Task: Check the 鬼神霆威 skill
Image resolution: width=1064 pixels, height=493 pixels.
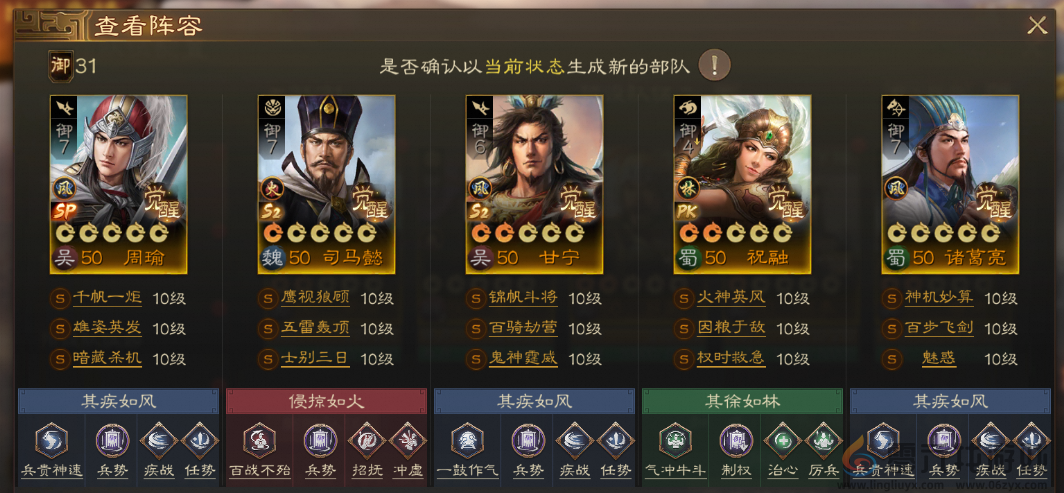Action: click(524, 358)
